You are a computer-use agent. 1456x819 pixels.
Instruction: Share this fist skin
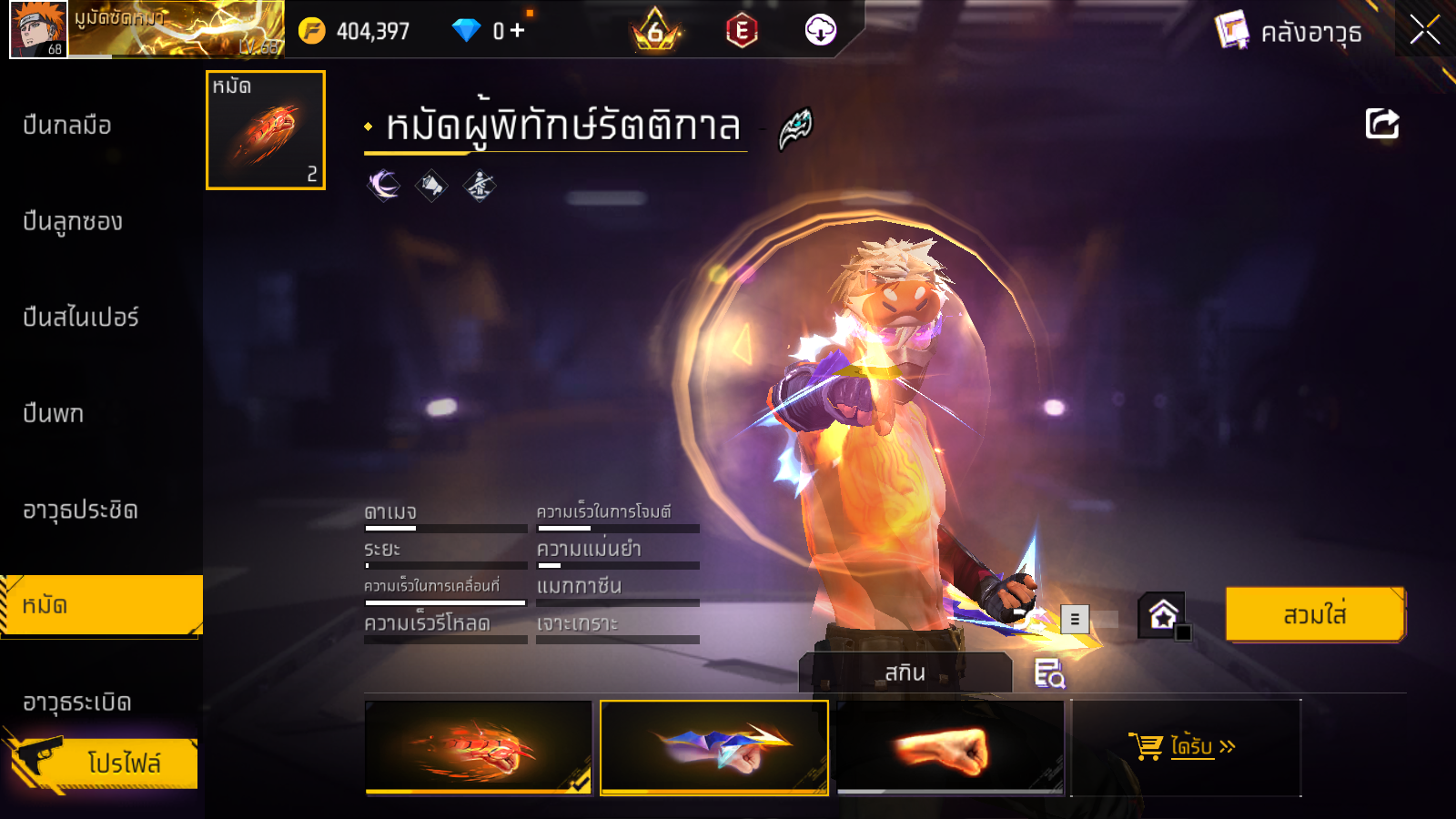click(x=1381, y=124)
